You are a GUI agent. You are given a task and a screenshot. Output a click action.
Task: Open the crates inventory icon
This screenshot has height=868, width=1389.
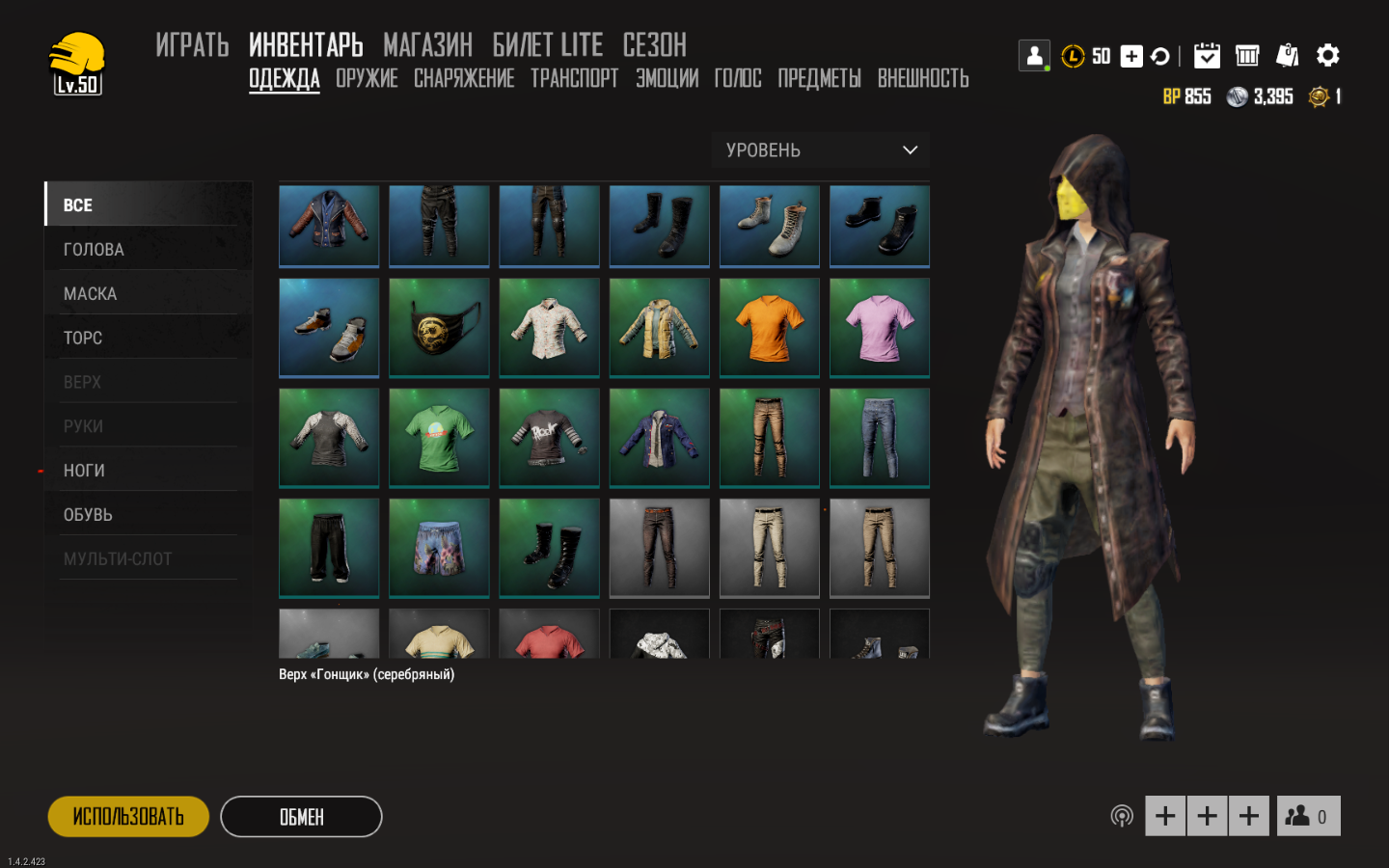[1247, 55]
